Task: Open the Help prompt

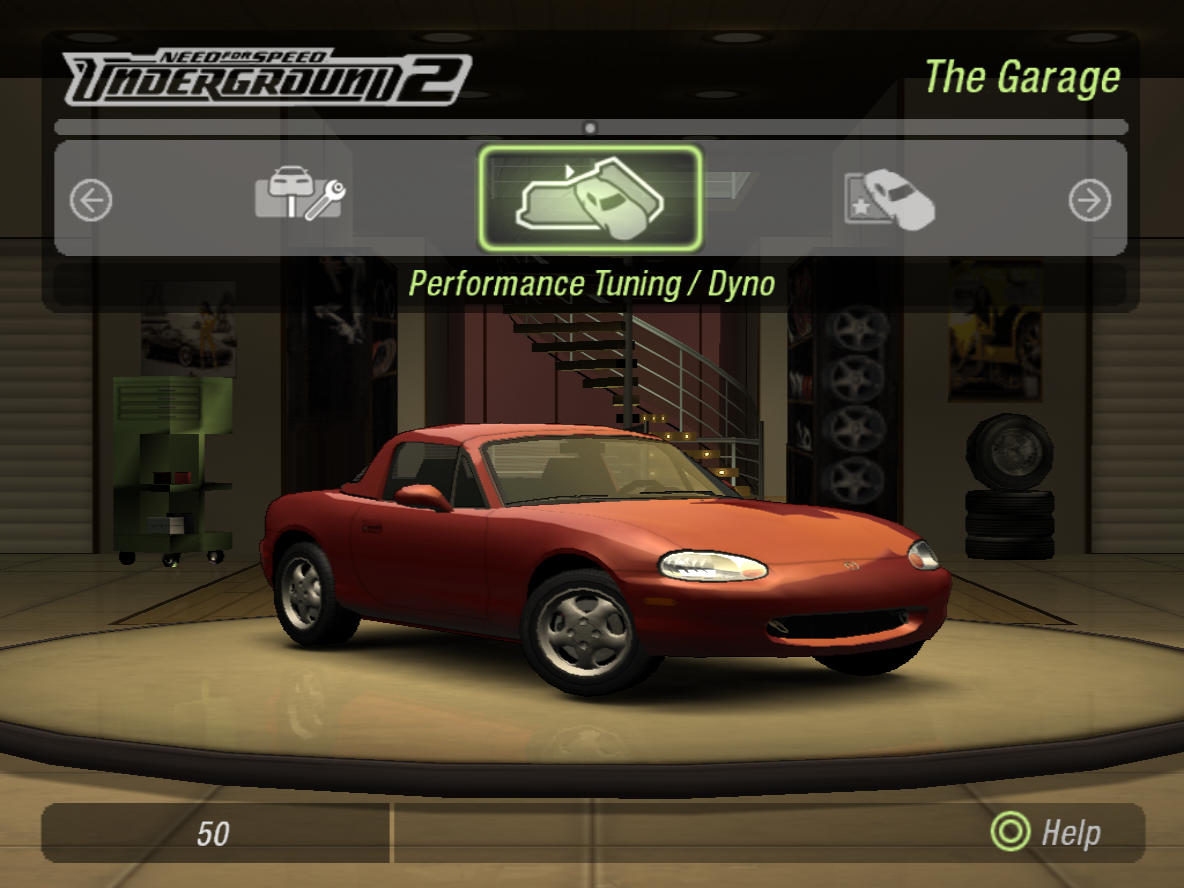Action: pyautogui.click(x=1045, y=832)
